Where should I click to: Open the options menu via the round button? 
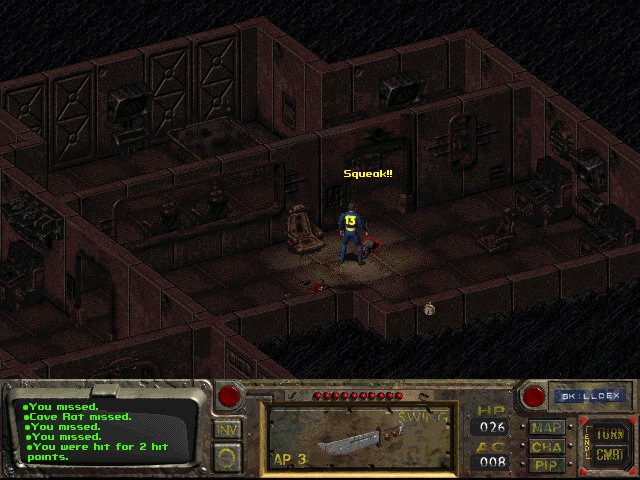pos(228,456)
